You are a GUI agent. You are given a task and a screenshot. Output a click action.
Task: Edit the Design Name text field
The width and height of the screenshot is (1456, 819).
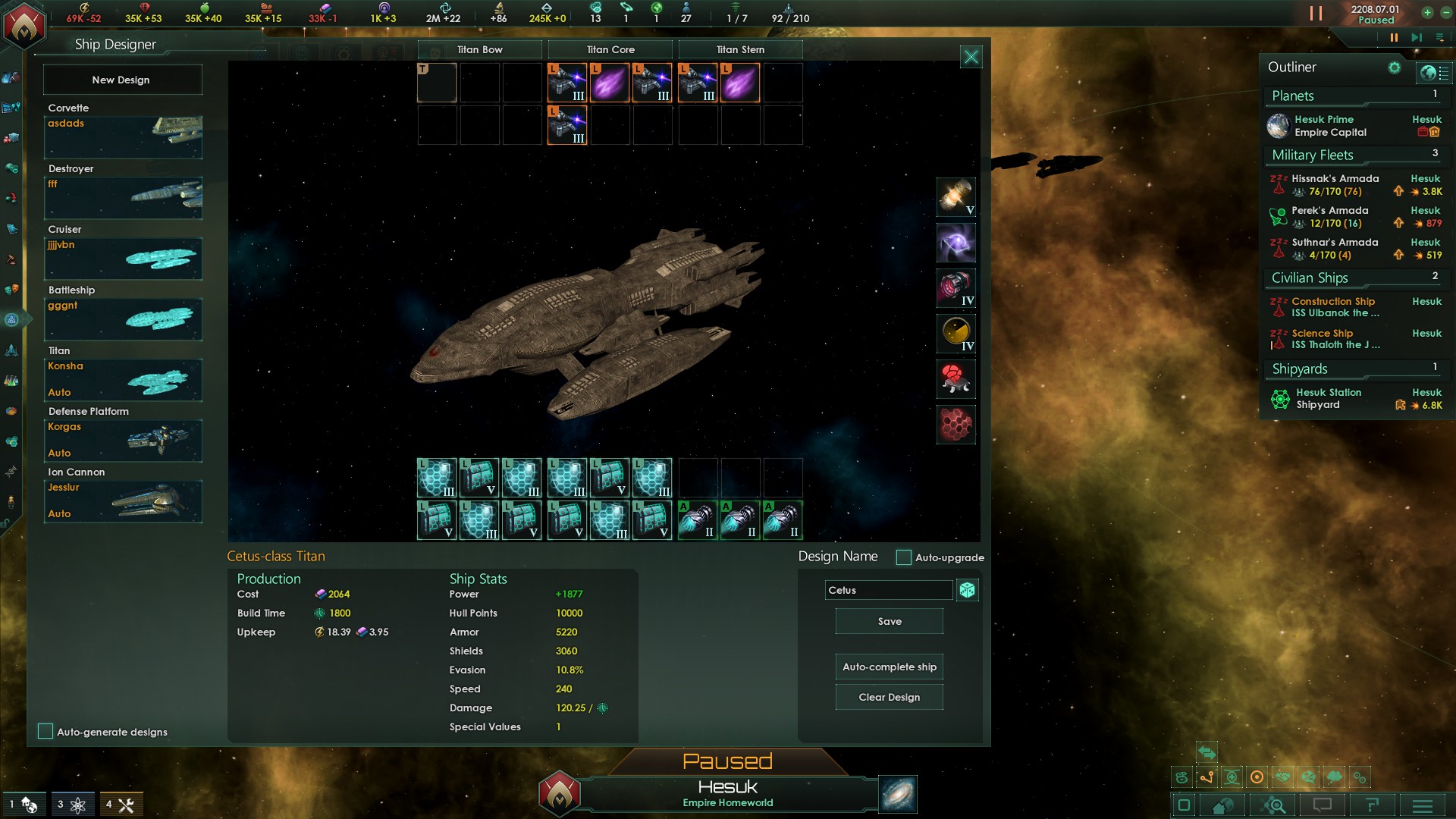(x=887, y=590)
